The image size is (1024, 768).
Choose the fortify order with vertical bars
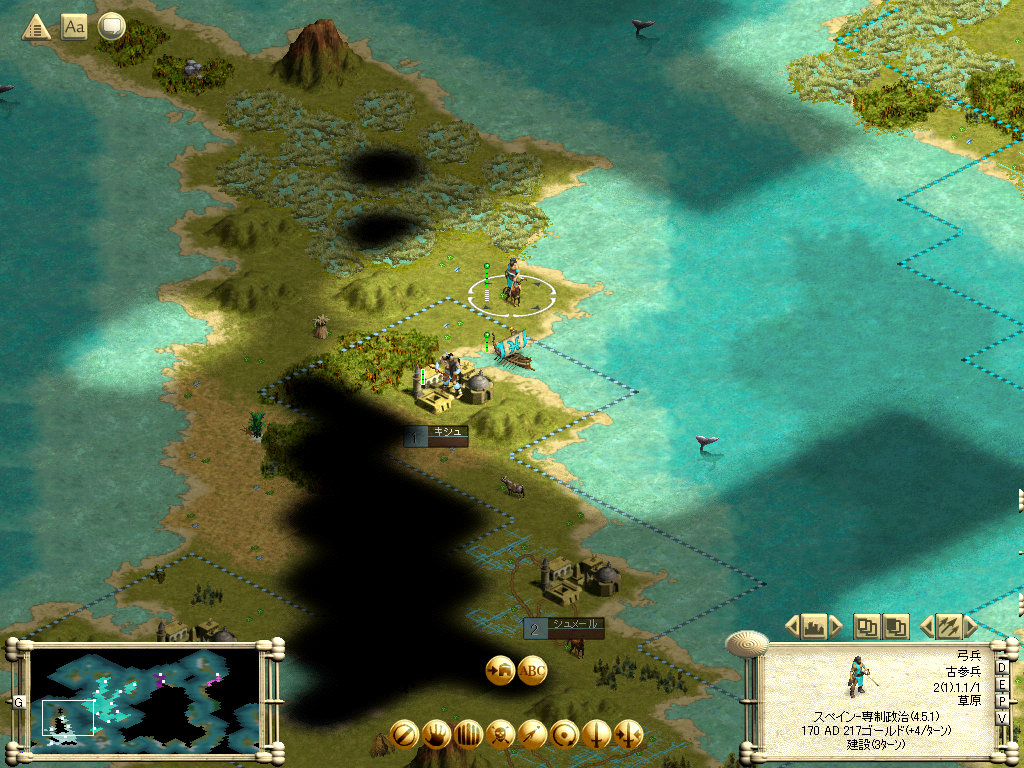(x=468, y=734)
